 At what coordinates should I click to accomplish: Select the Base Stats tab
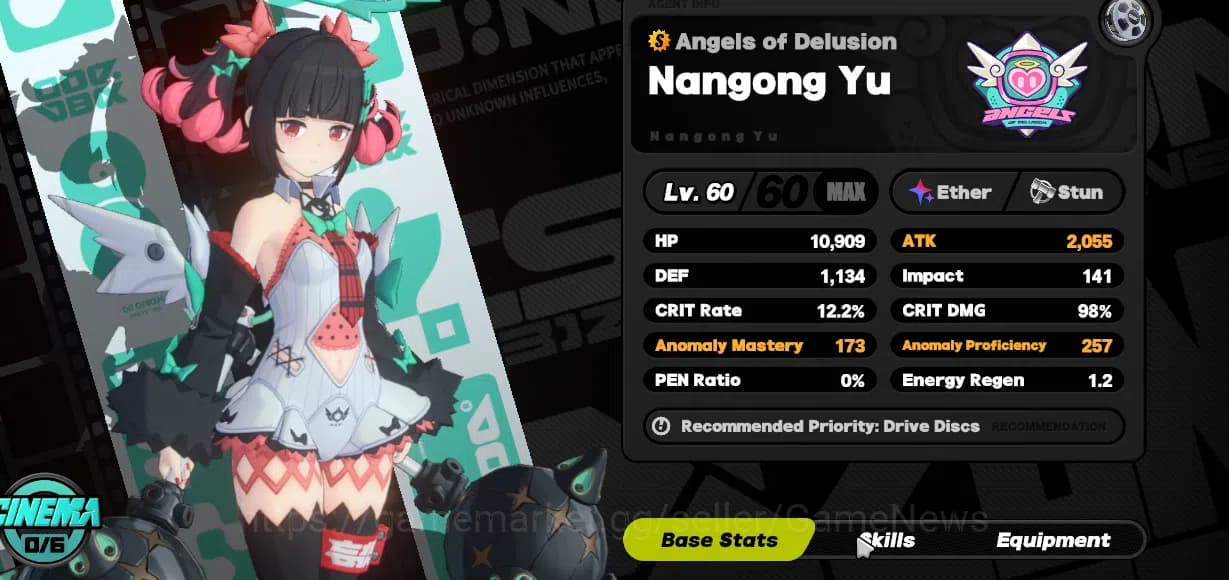719,541
